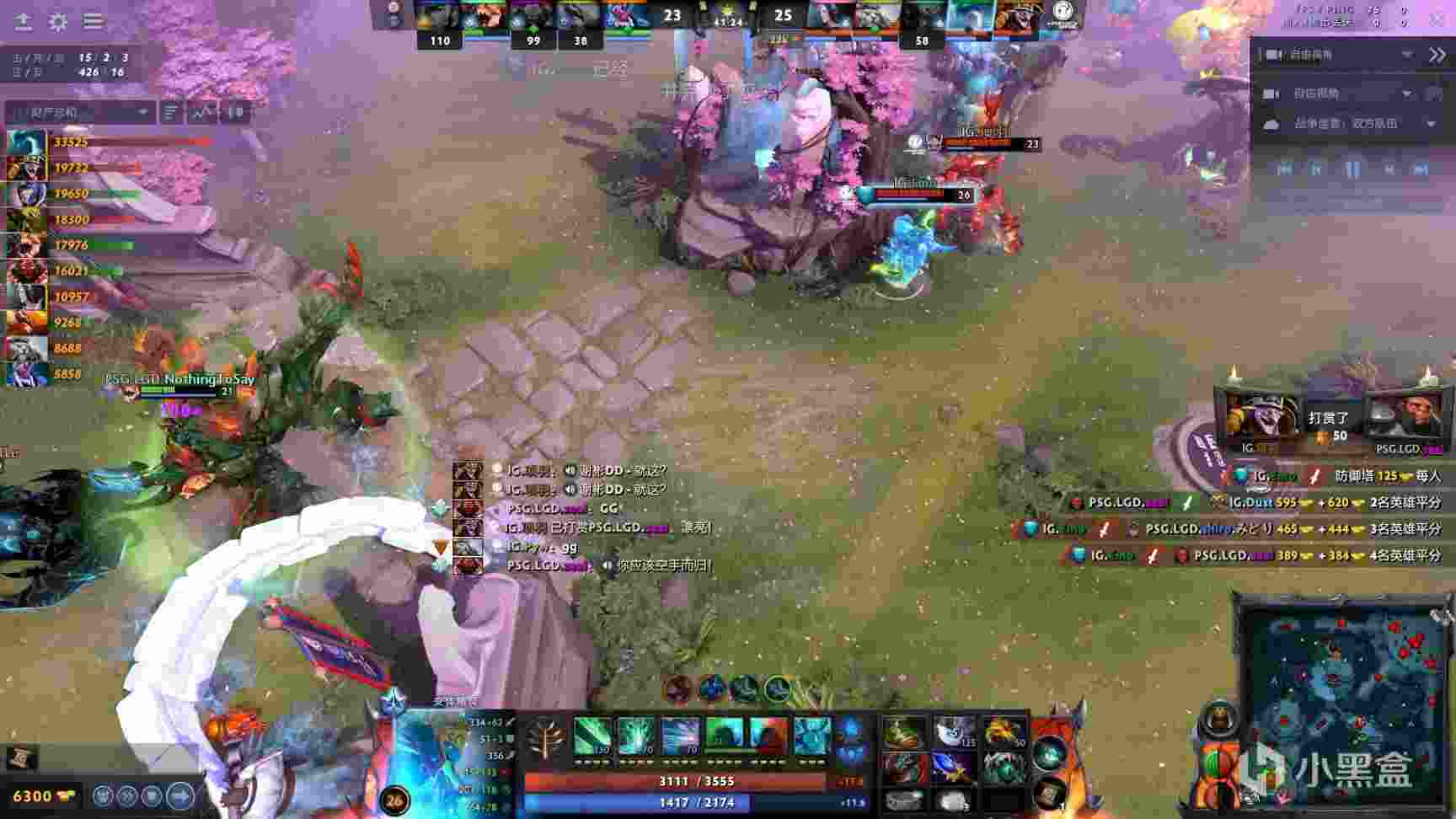Screen dimensions: 1456x819
Task: Select the blue star wand inventory item
Action: [954, 767]
